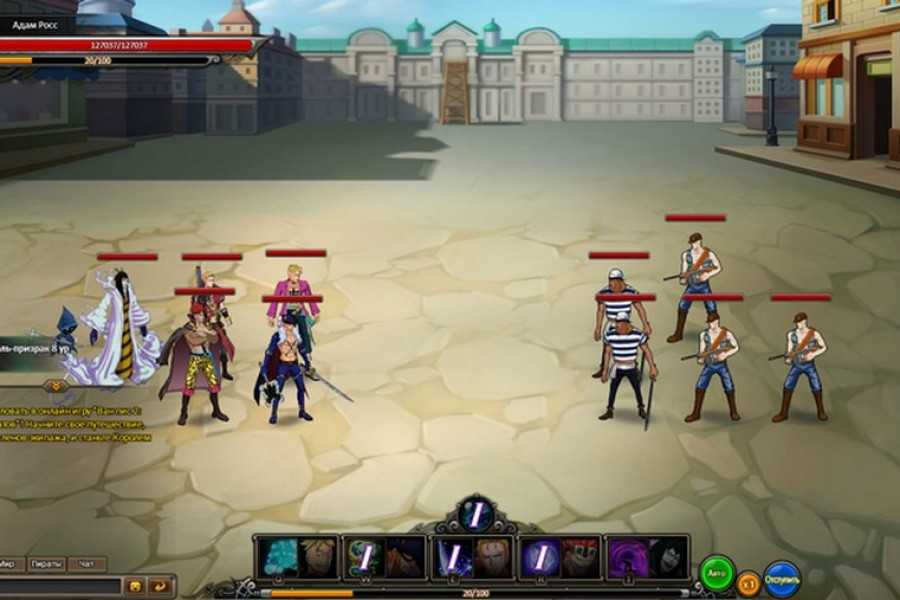900x600 pixels.
Task: Switch to the Мир chat tab
Action: 8,564
